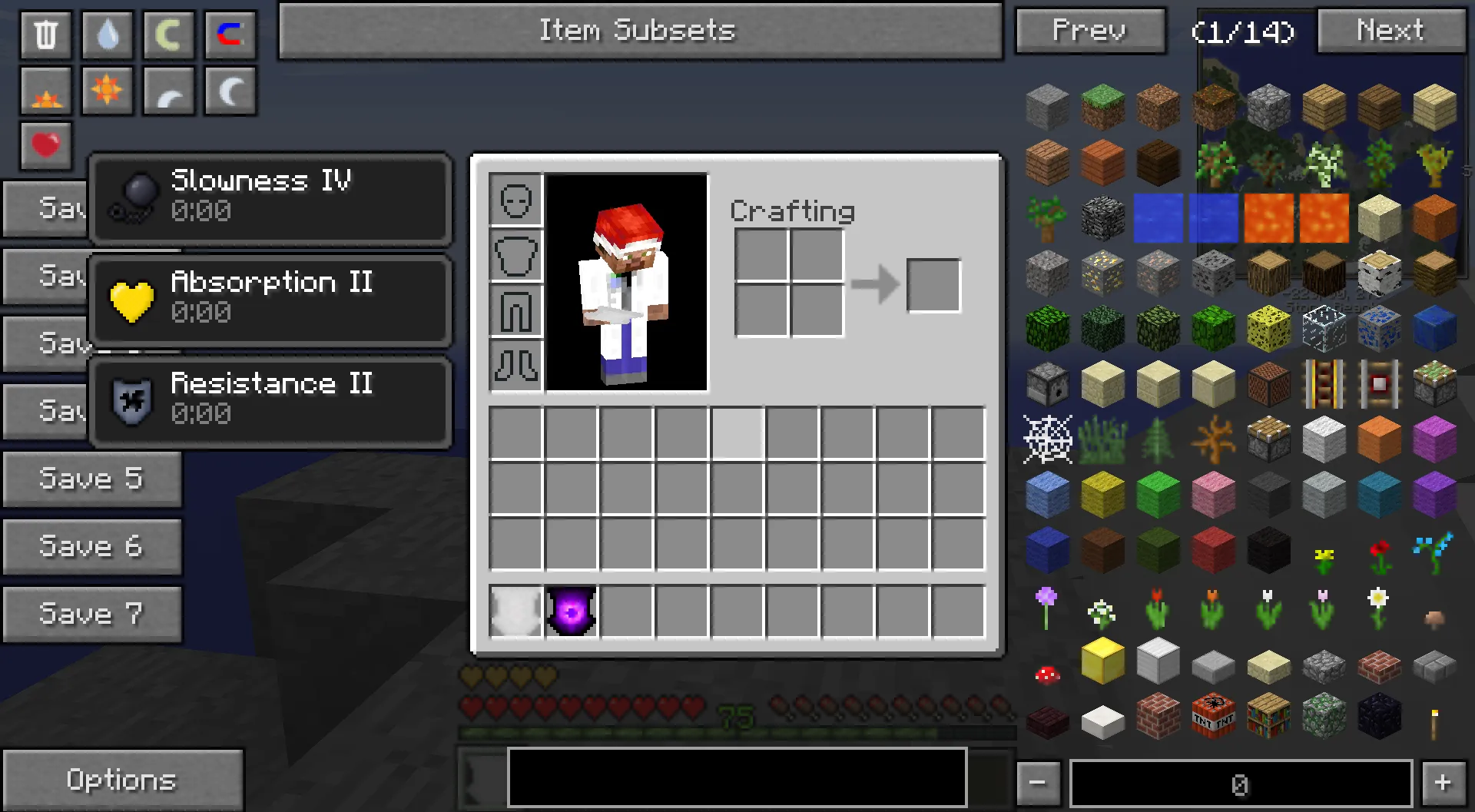Click the item search field at the bottom
Viewport: 1475px width, 812px height.
(736, 777)
